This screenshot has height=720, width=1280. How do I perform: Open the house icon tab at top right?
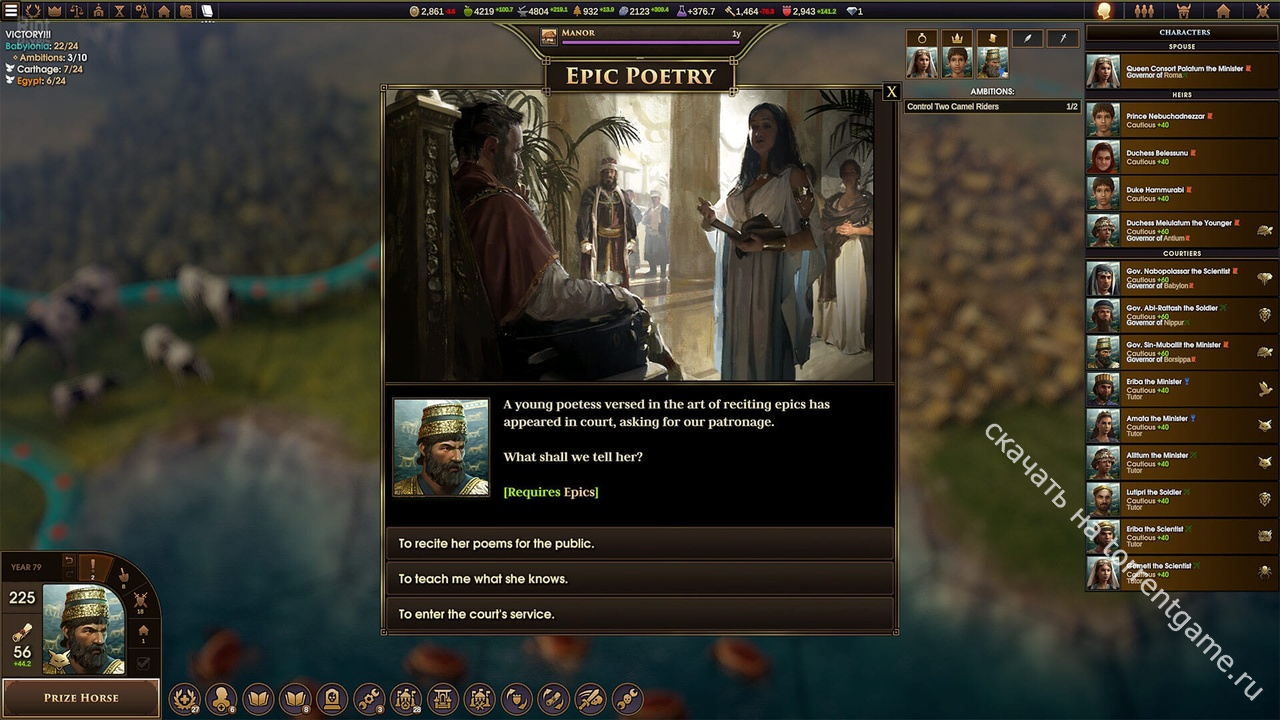click(x=1223, y=11)
